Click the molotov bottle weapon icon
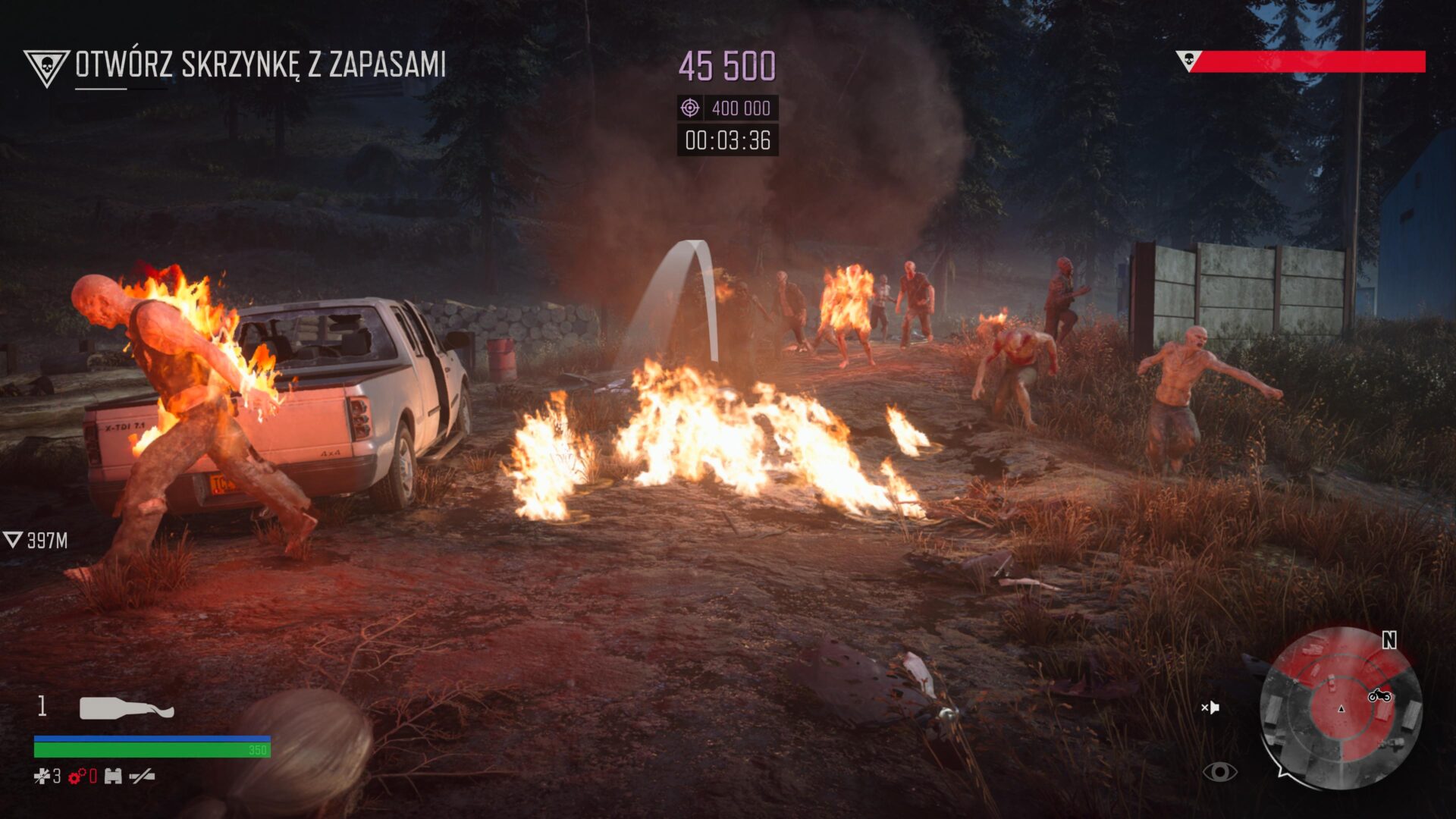This screenshot has height=819, width=1456. 127,708
